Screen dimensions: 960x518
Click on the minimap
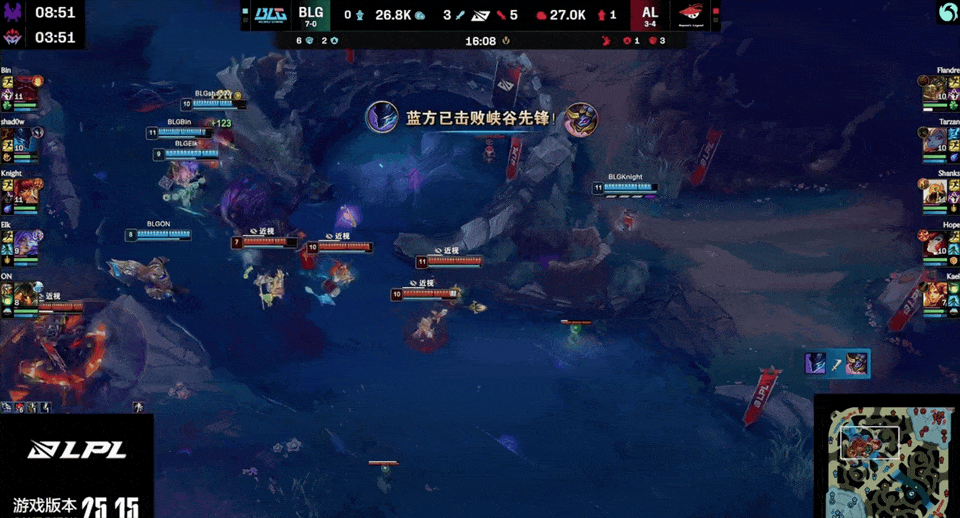[x=887, y=456]
